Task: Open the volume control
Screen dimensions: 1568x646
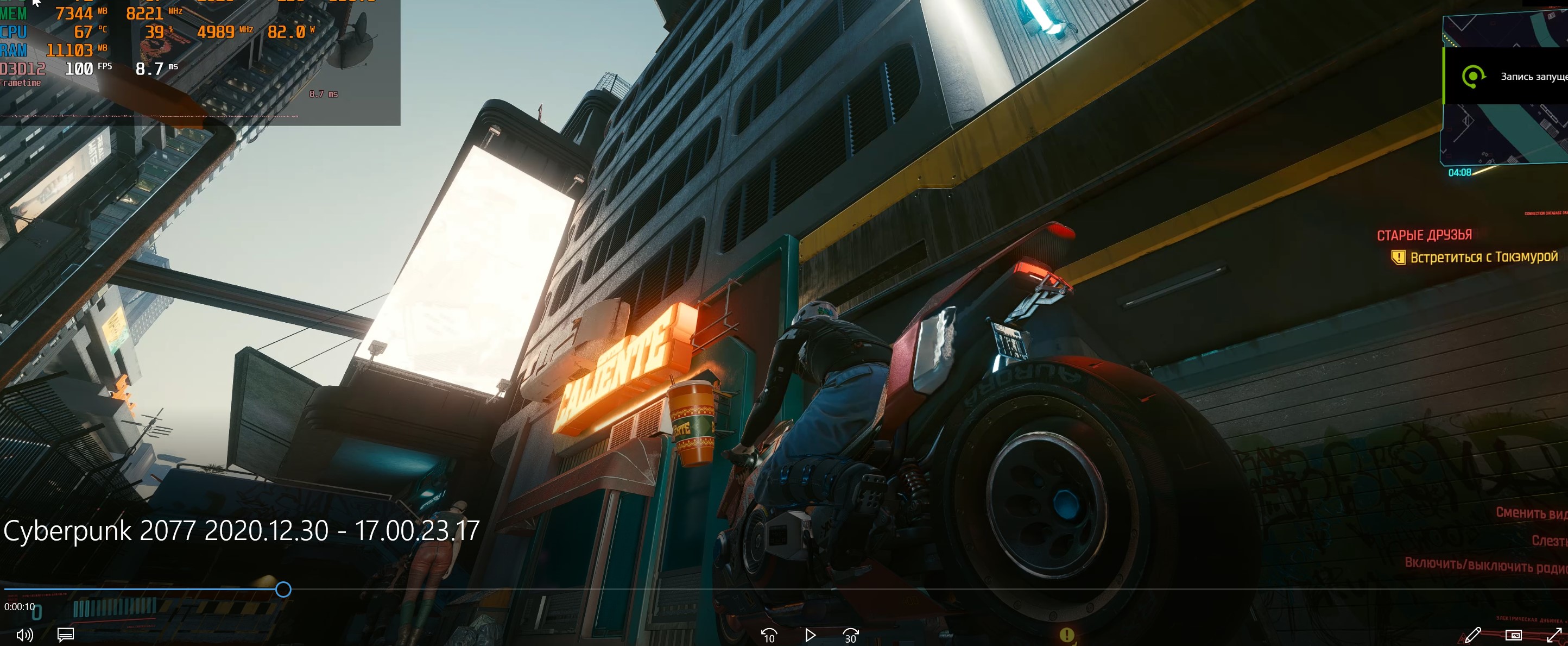Action: pyautogui.click(x=24, y=635)
